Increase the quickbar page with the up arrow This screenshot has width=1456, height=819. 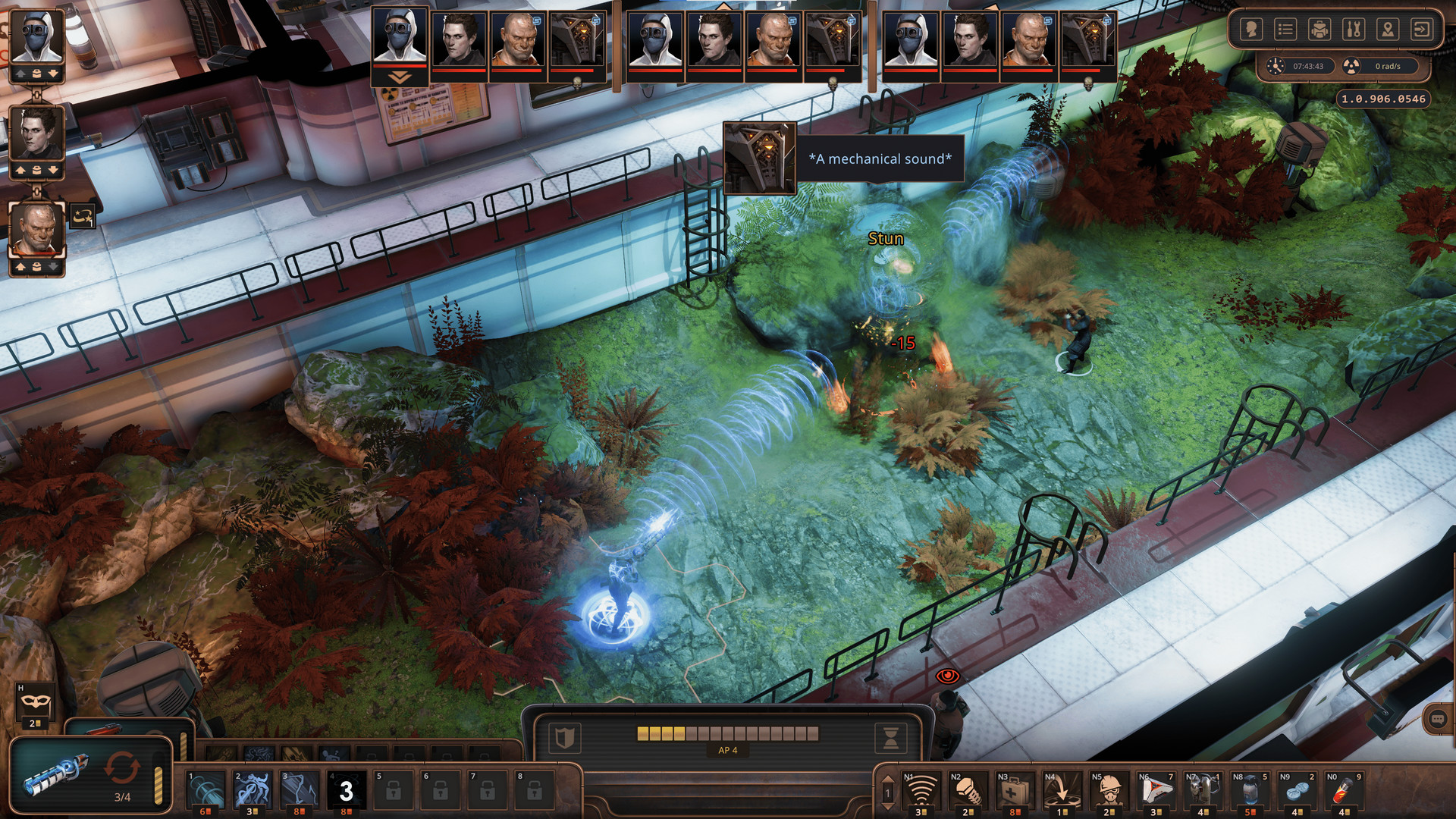(x=886, y=777)
